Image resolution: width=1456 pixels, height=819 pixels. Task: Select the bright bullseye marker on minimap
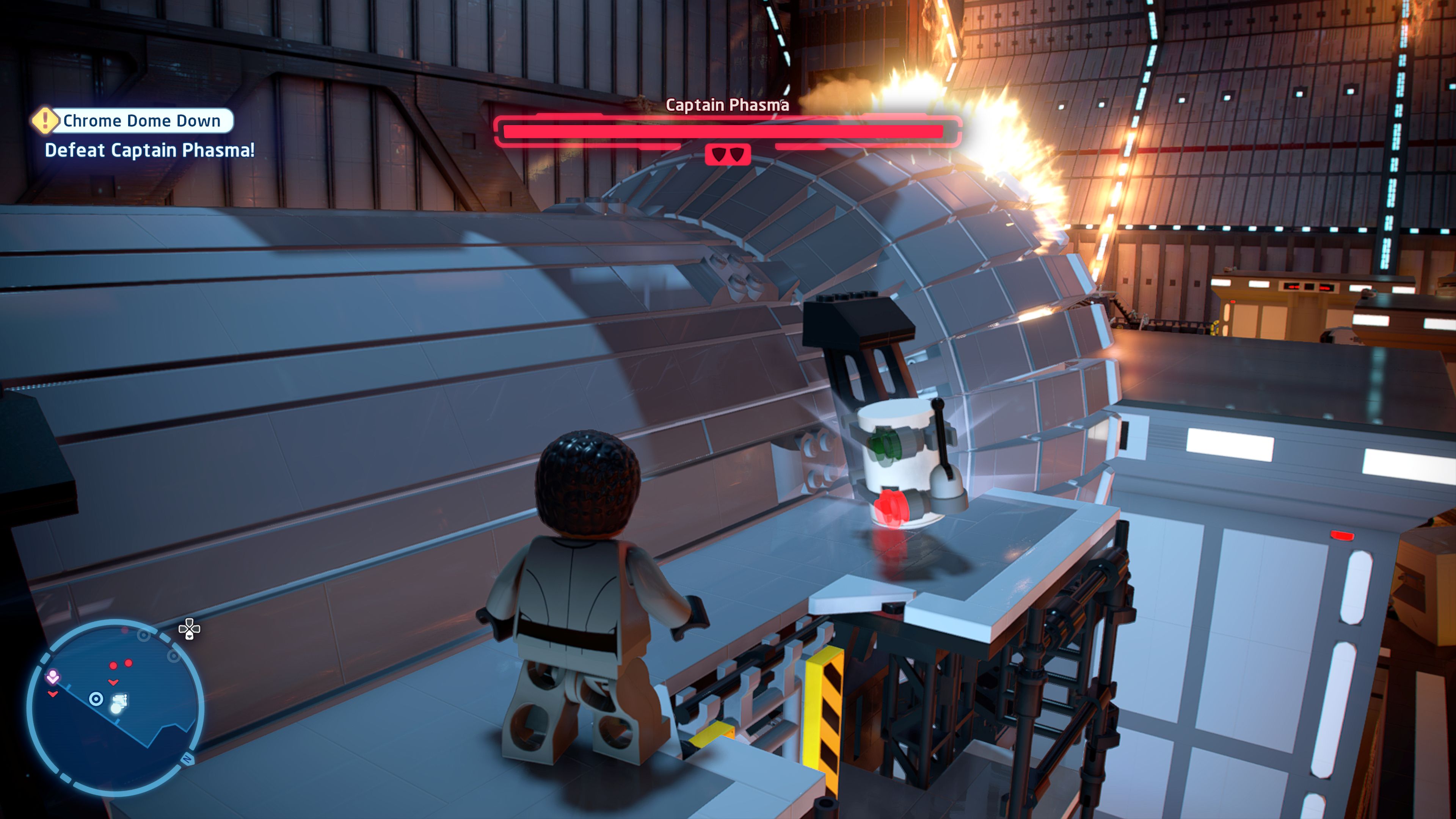[96, 699]
